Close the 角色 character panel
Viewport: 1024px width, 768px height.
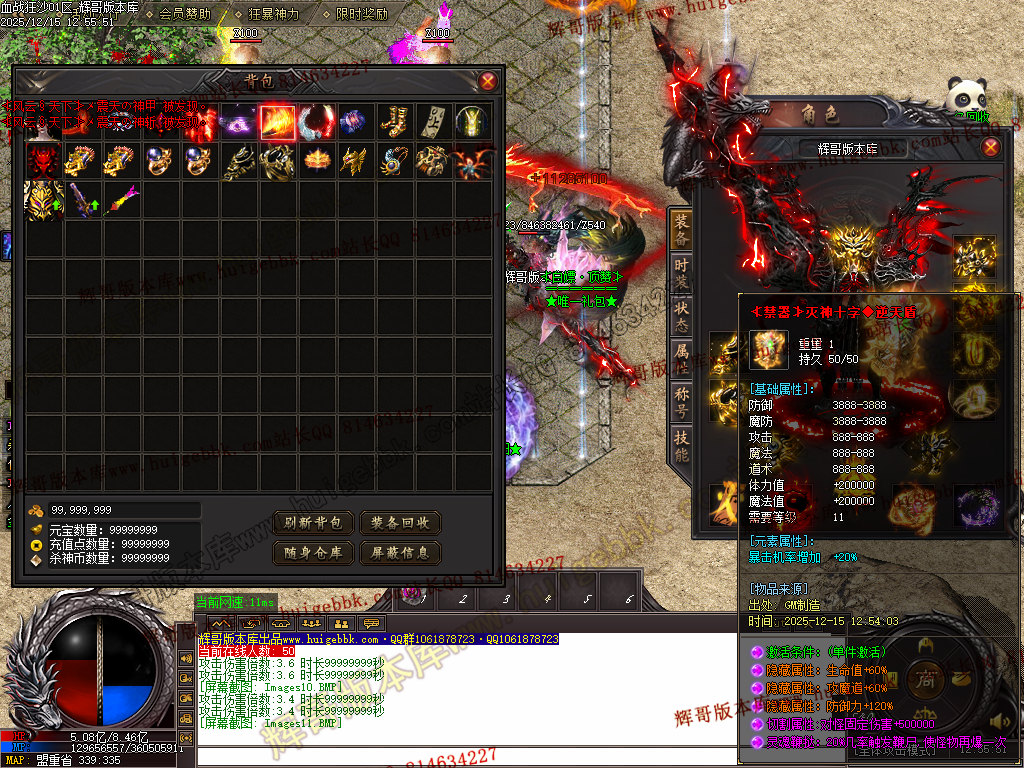(x=990, y=147)
